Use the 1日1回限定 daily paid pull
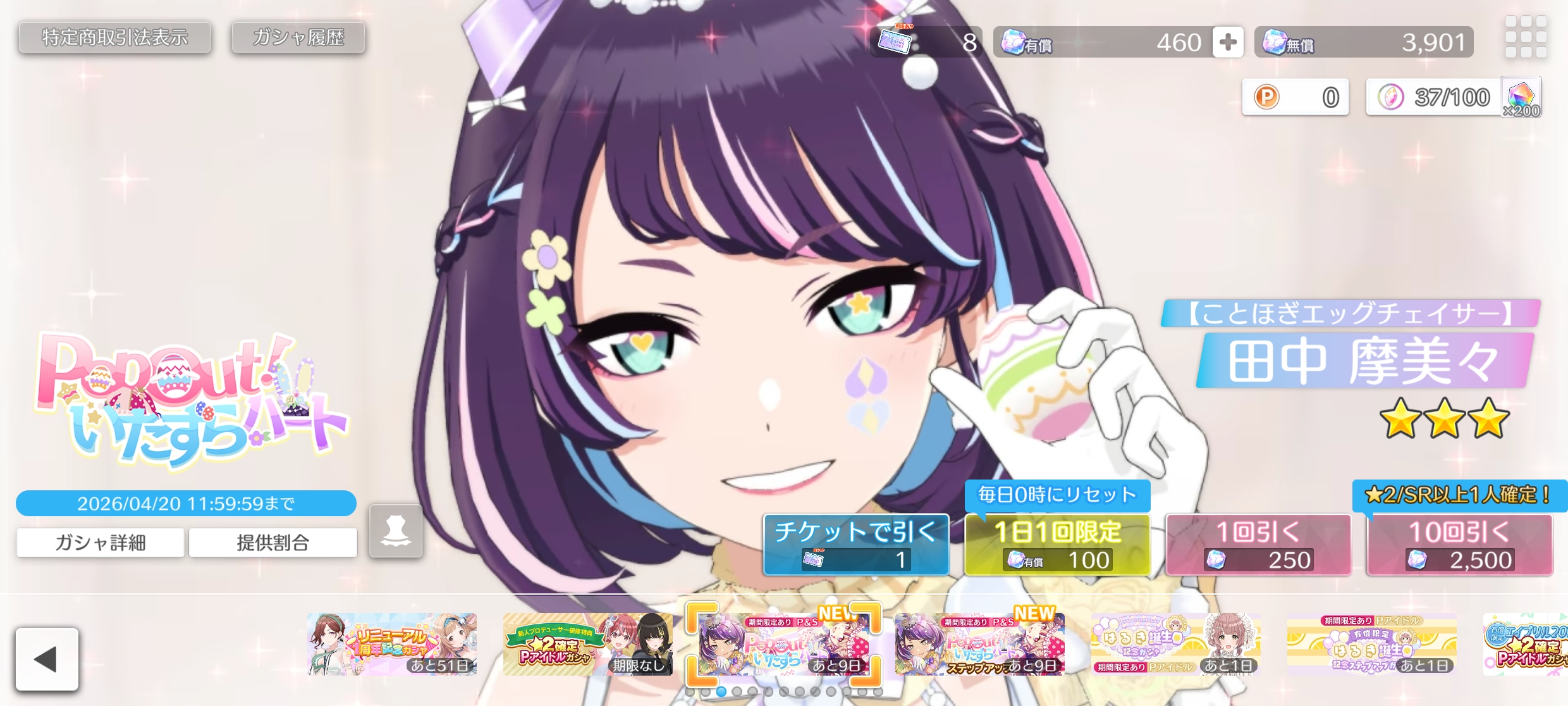This screenshot has width=1568, height=706. [1057, 545]
